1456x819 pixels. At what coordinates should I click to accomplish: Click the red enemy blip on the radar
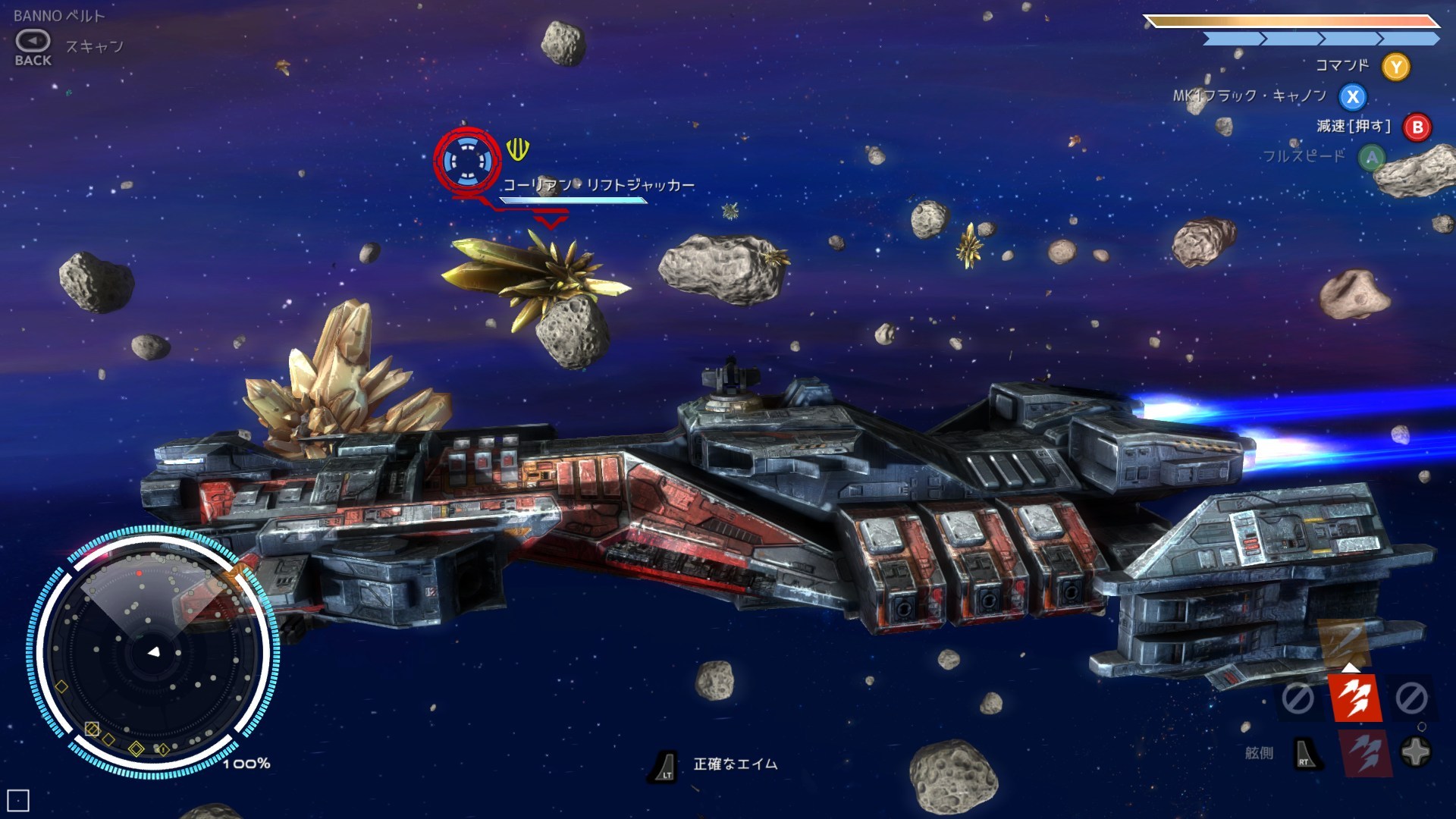tap(140, 573)
